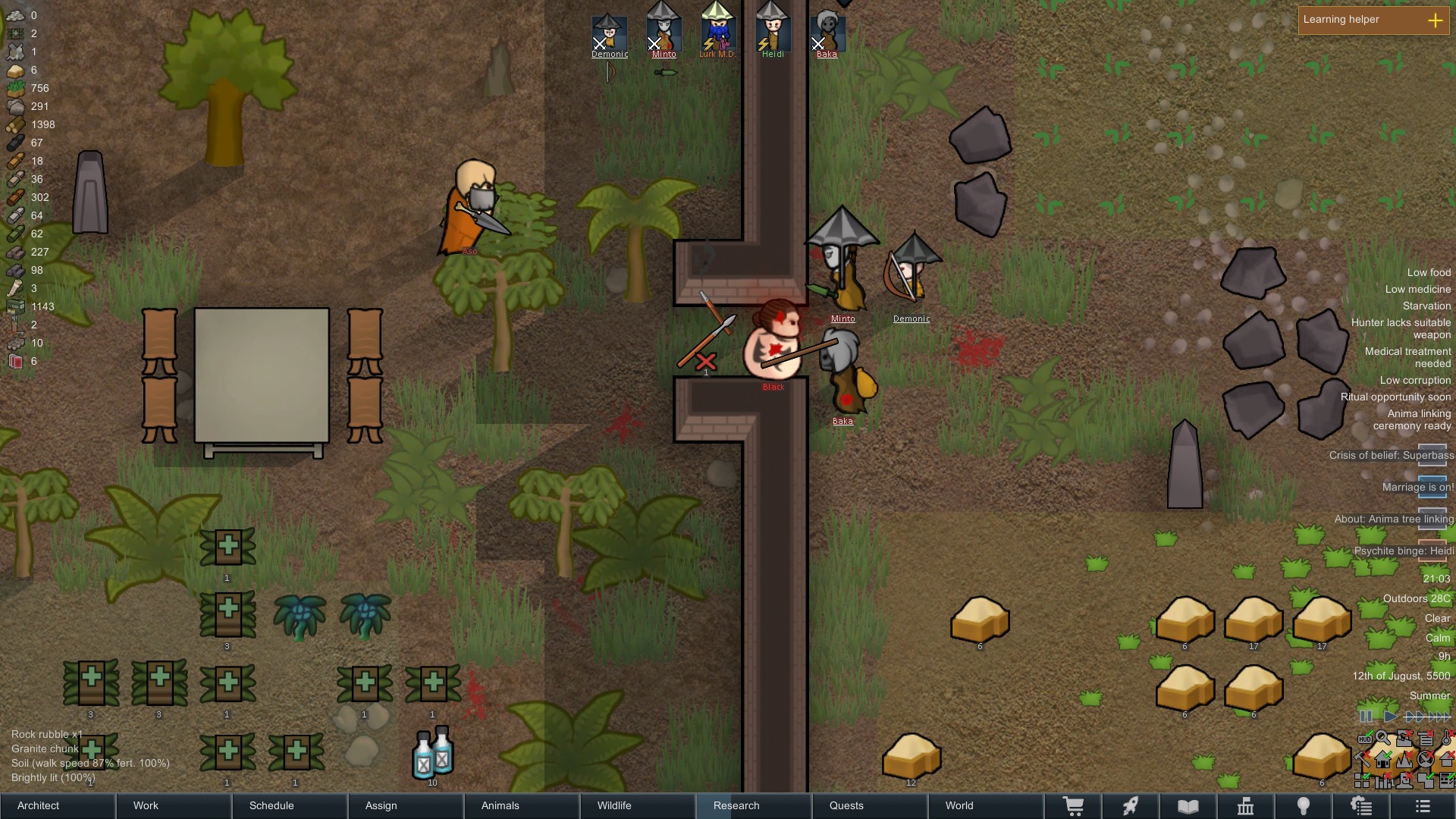Open the Psychite binge Heidi letter
The width and height of the screenshot is (1456, 819).
click(x=1432, y=551)
